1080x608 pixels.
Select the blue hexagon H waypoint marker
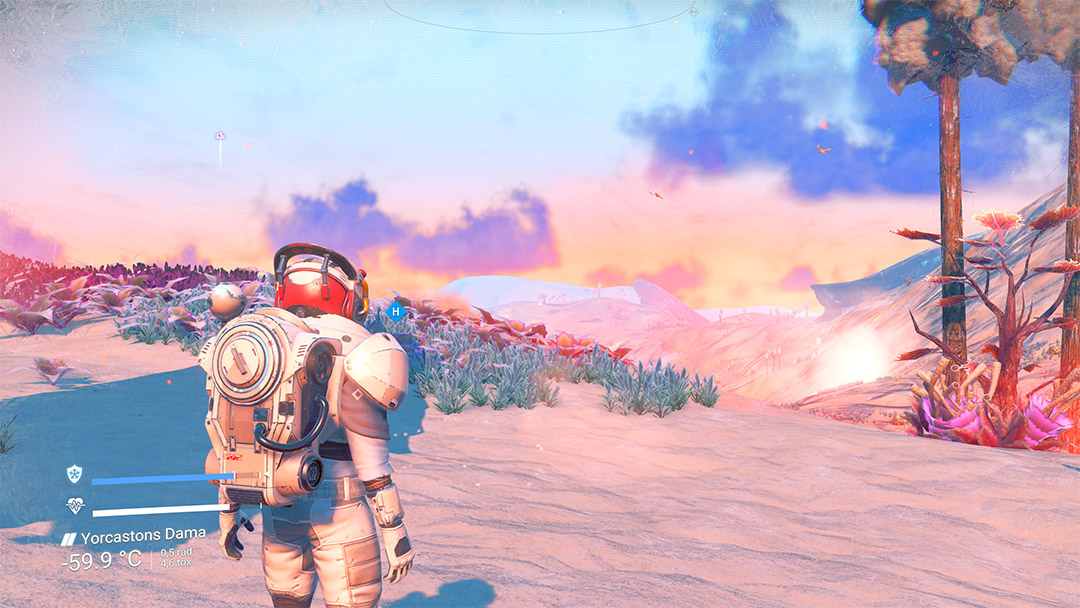click(x=396, y=311)
